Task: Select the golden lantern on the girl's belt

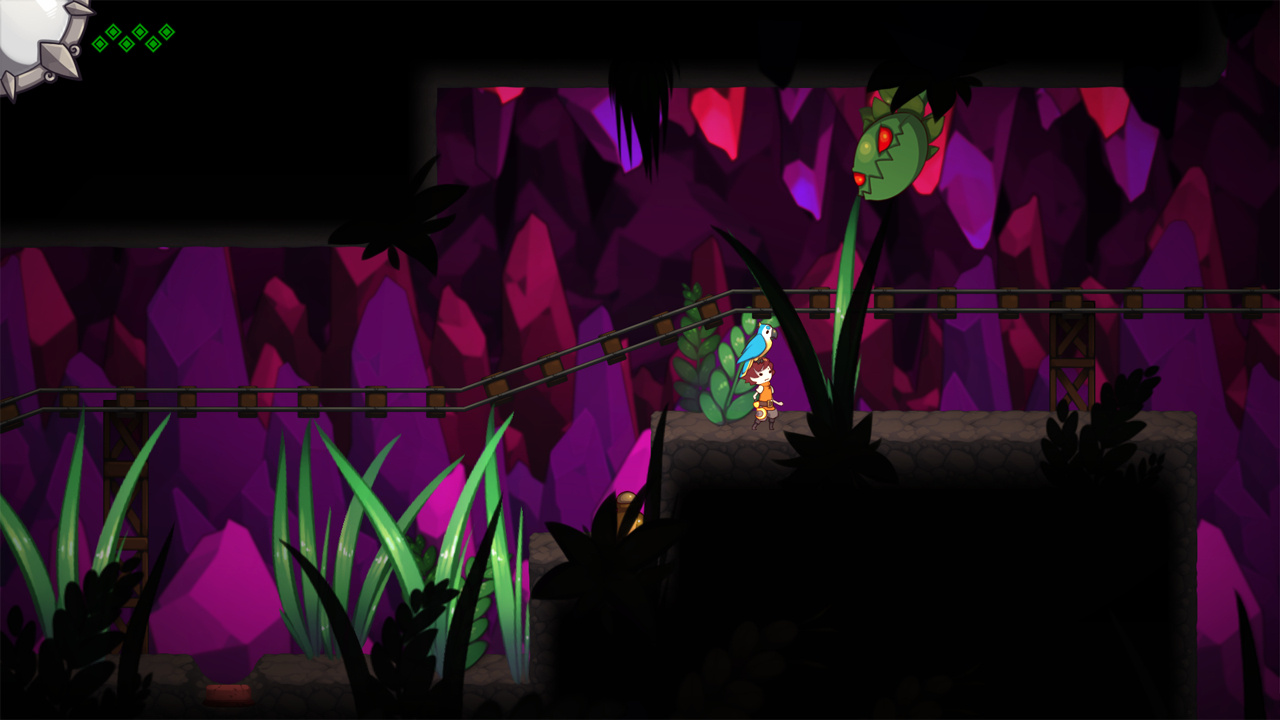Action: click(x=762, y=412)
